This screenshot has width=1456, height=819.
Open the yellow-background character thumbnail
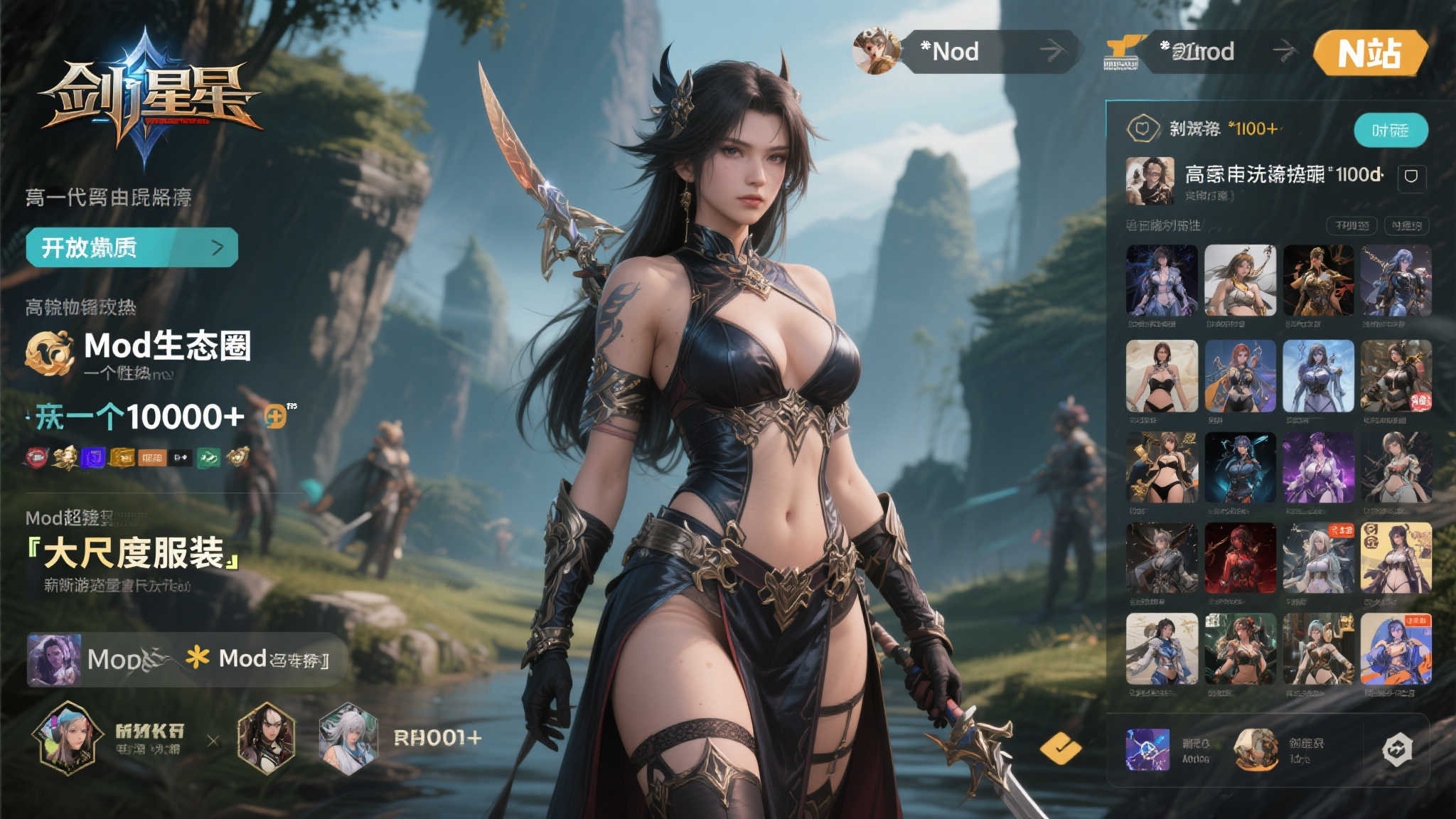(1396, 558)
